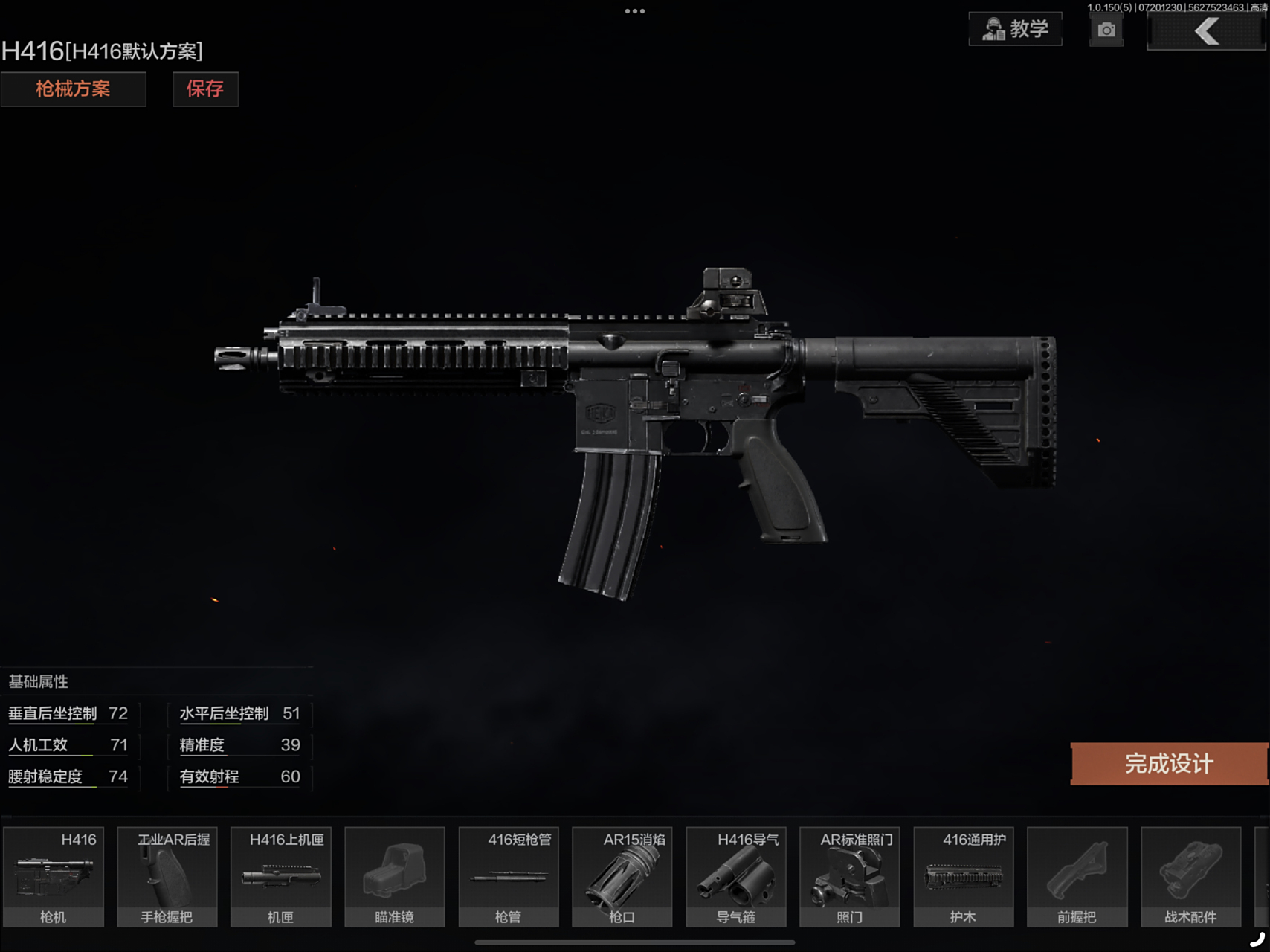Screen dimensions: 1270x952
Task: Click the 保存 save button
Action: click(205, 89)
